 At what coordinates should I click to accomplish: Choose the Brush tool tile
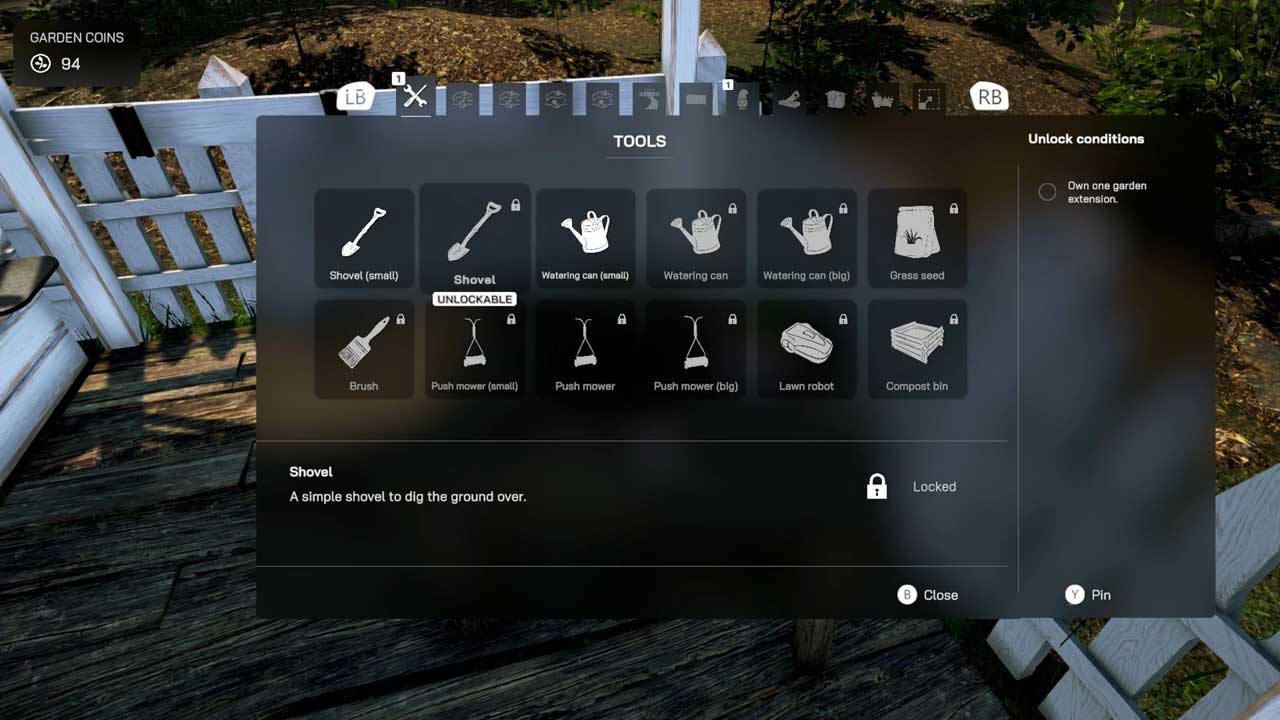point(364,349)
